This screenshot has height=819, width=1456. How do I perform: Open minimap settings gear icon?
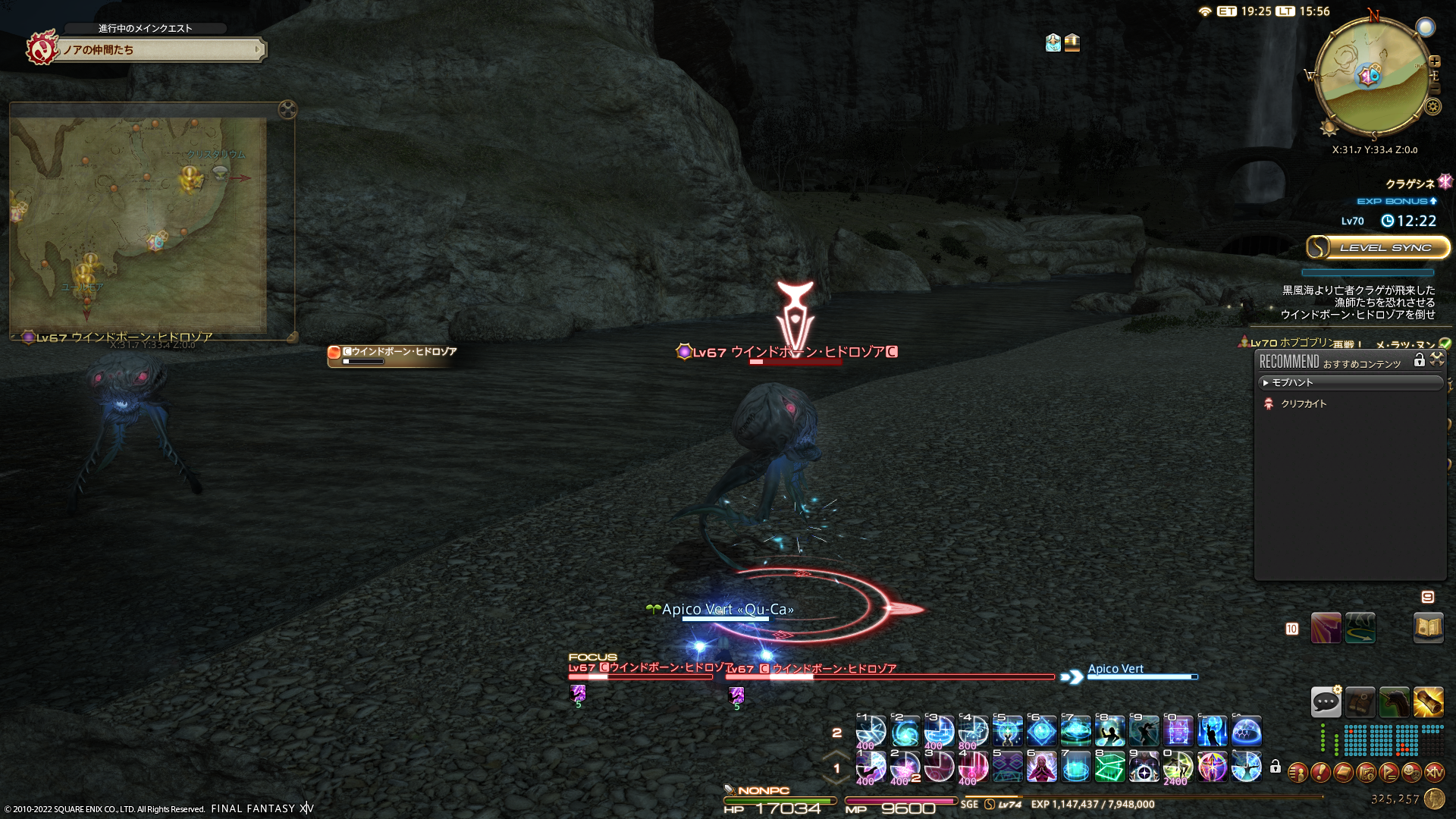(1432, 106)
